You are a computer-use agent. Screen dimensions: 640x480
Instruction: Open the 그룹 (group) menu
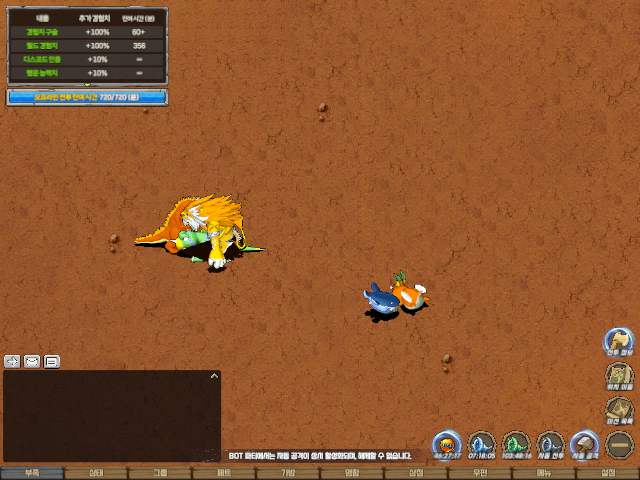pyautogui.click(x=160, y=473)
